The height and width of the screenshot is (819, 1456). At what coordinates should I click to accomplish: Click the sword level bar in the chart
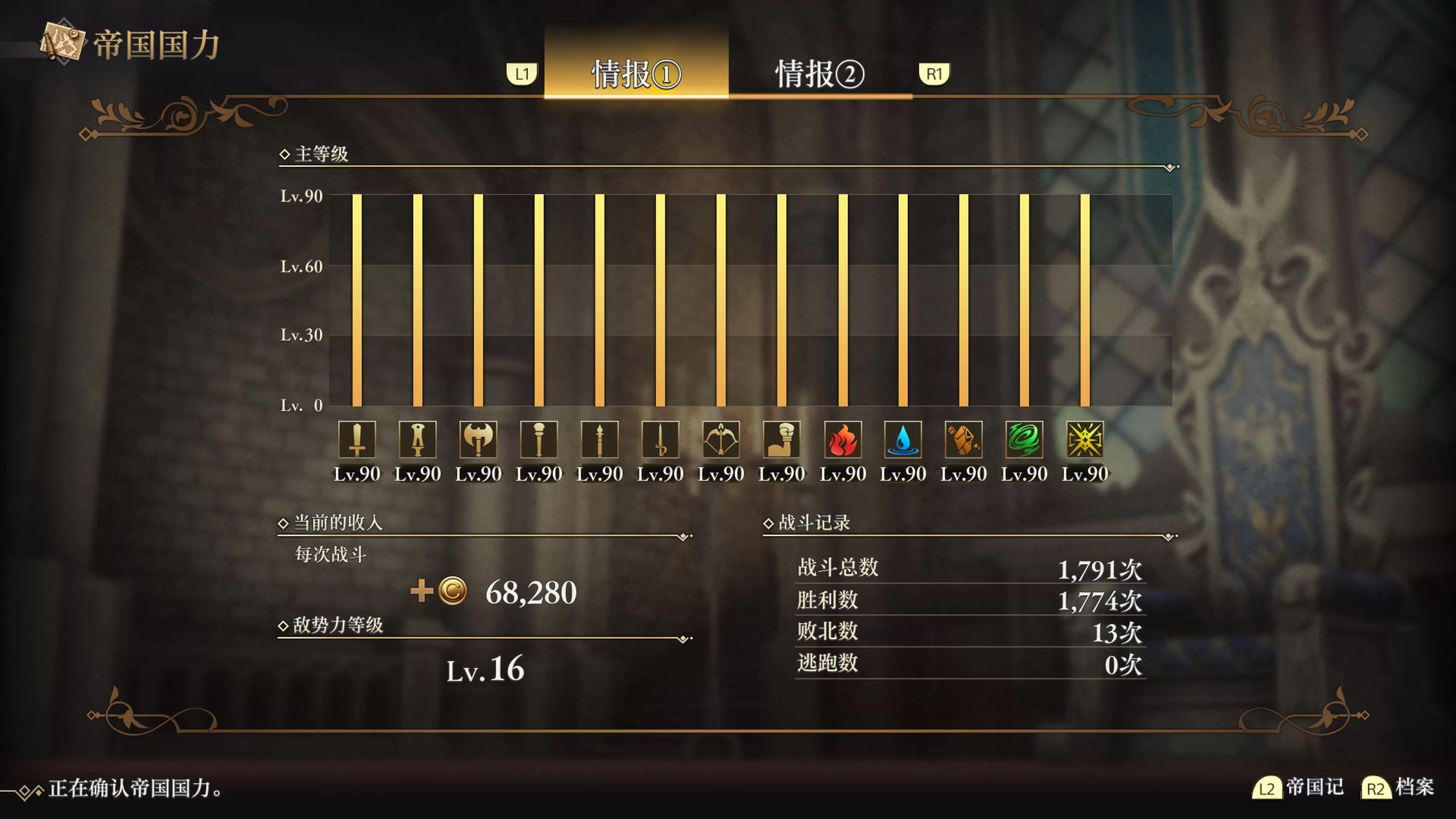point(357,300)
